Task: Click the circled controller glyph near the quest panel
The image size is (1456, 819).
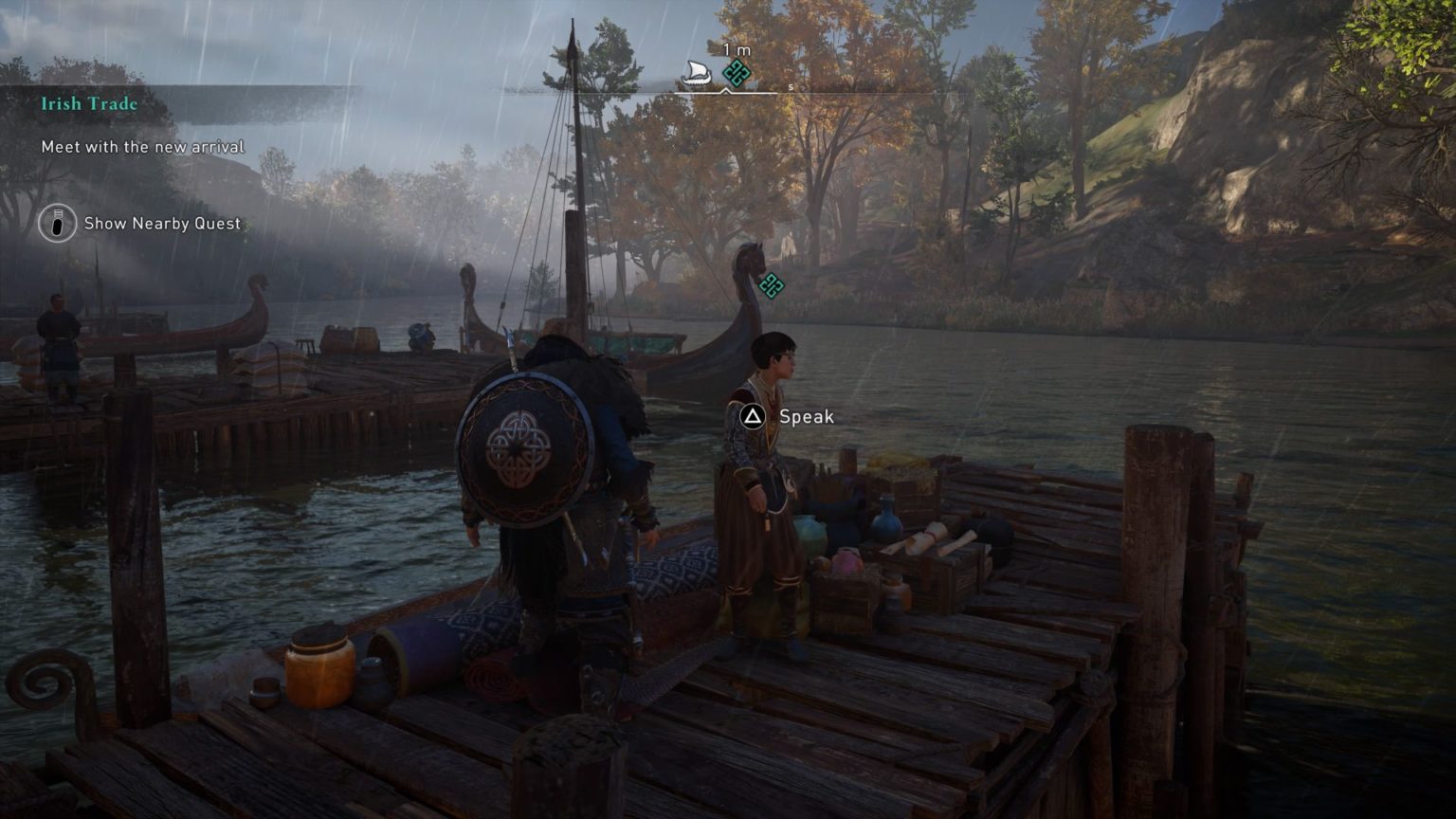Action: (56, 225)
